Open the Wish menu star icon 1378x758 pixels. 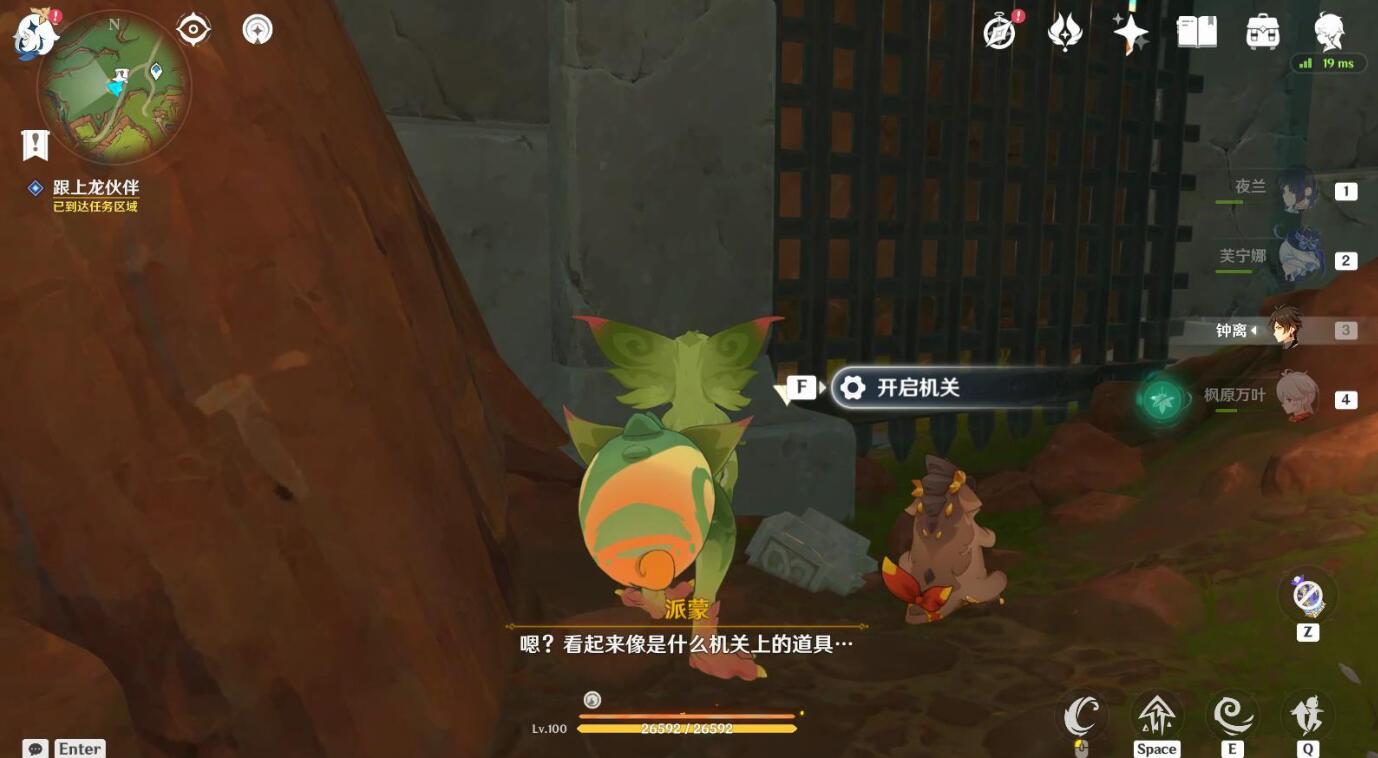(1130, 32)
